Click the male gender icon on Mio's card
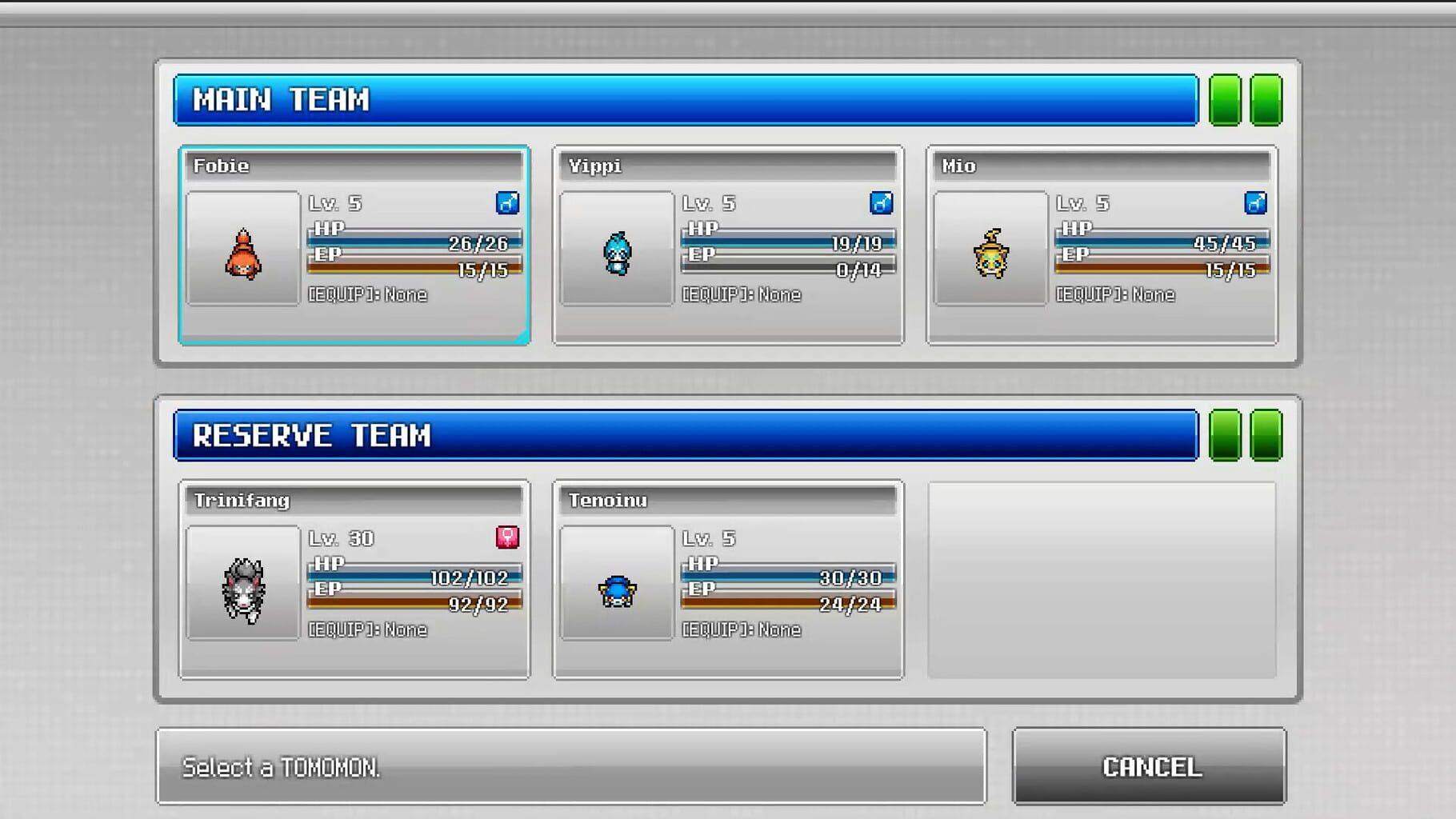Image resolution: width=1456 pixels, height=819 pixels. (1255, 203)
